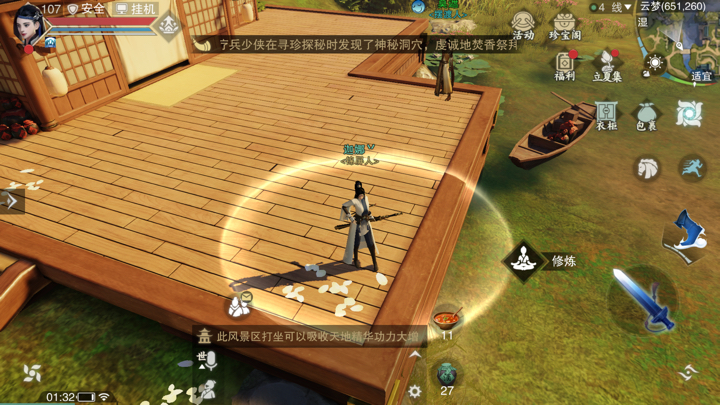This screenshot has height=405, width=720.
Task: Open the mail envelope notification
Action: (x=241, y=301)
